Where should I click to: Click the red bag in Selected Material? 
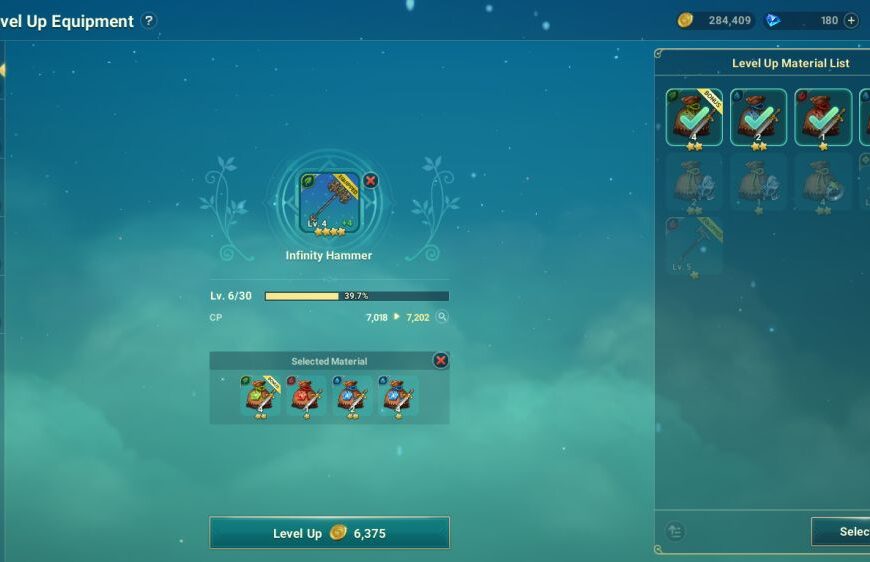pyautogui.click(x=305, y=397)
